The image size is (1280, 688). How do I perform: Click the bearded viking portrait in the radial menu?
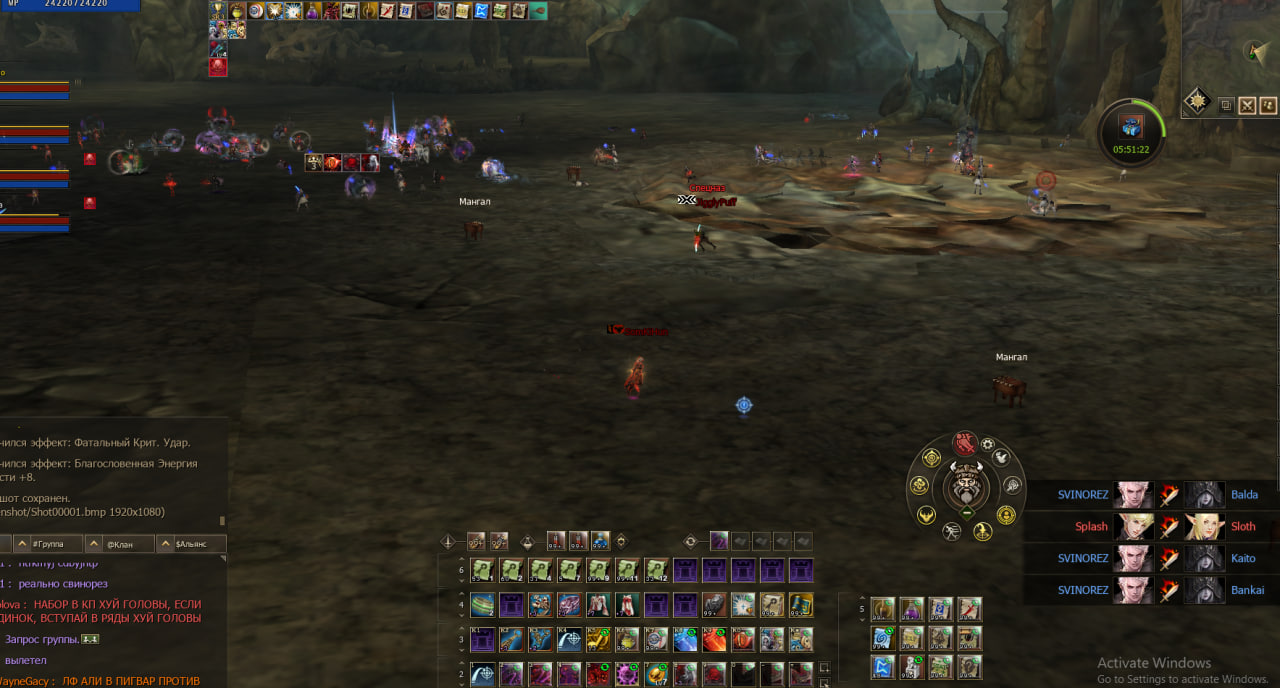point(967,488)
